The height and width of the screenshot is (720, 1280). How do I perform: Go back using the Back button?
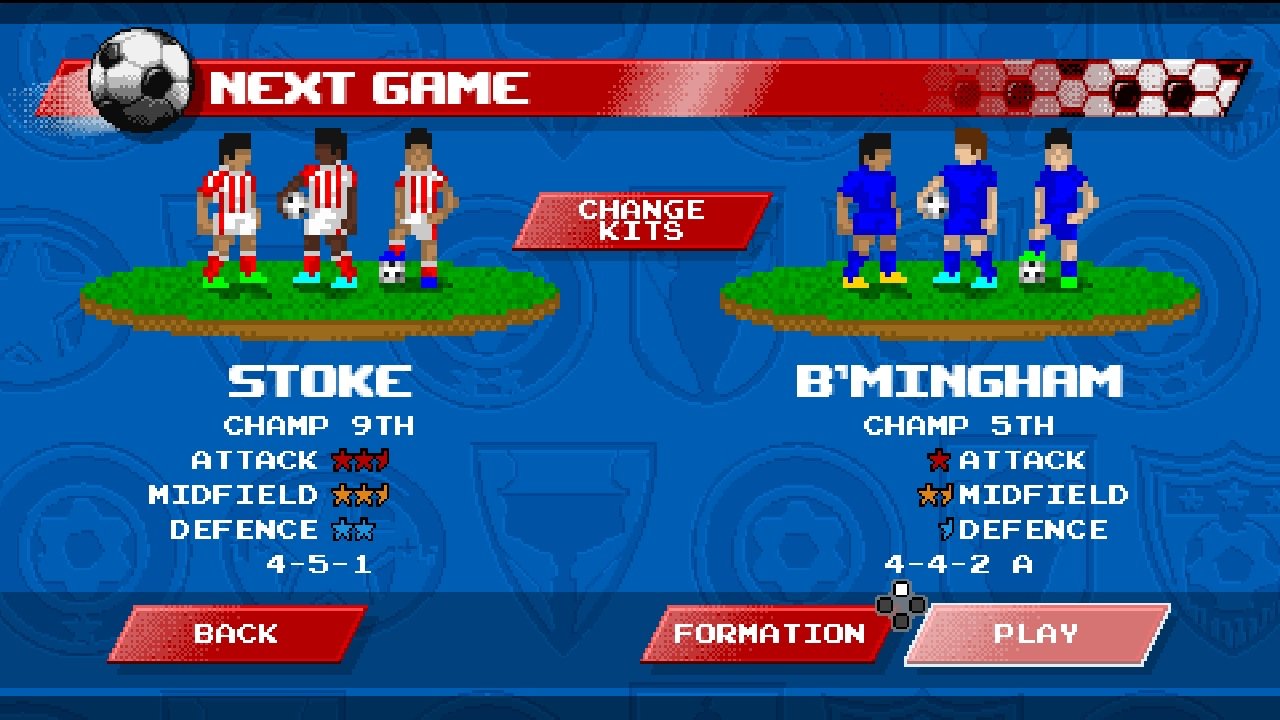click(236, 634)
